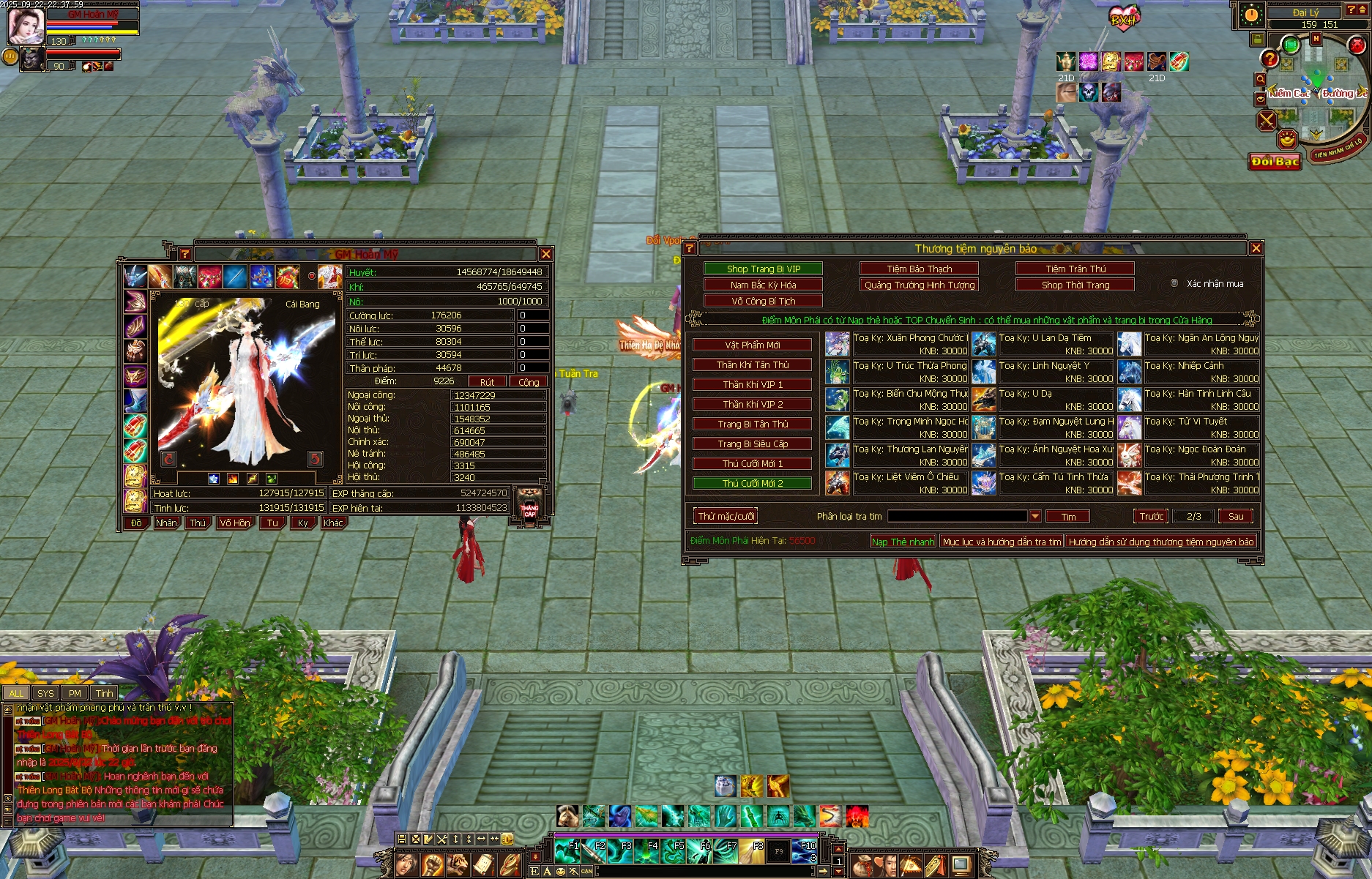Click the Tìm search button
The height and width of the screenshot is (879, 1372).
(1068, 517)
